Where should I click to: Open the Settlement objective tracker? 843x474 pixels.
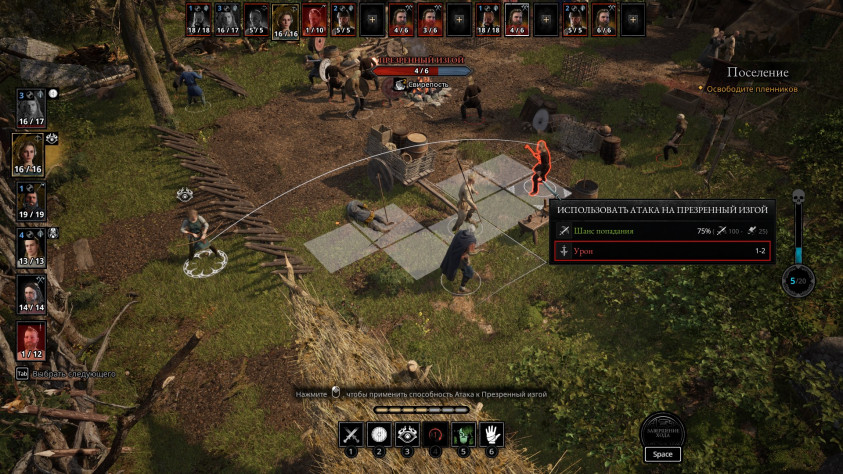tap(757, 73)
